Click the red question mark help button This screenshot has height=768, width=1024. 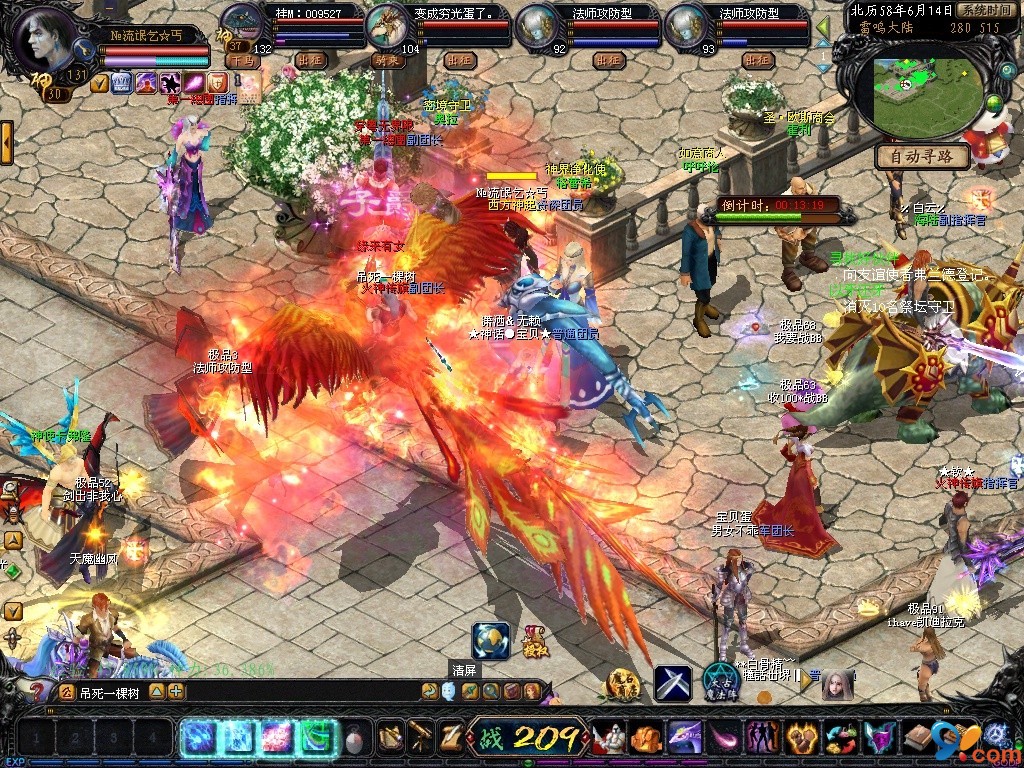(x=38, y=690)
